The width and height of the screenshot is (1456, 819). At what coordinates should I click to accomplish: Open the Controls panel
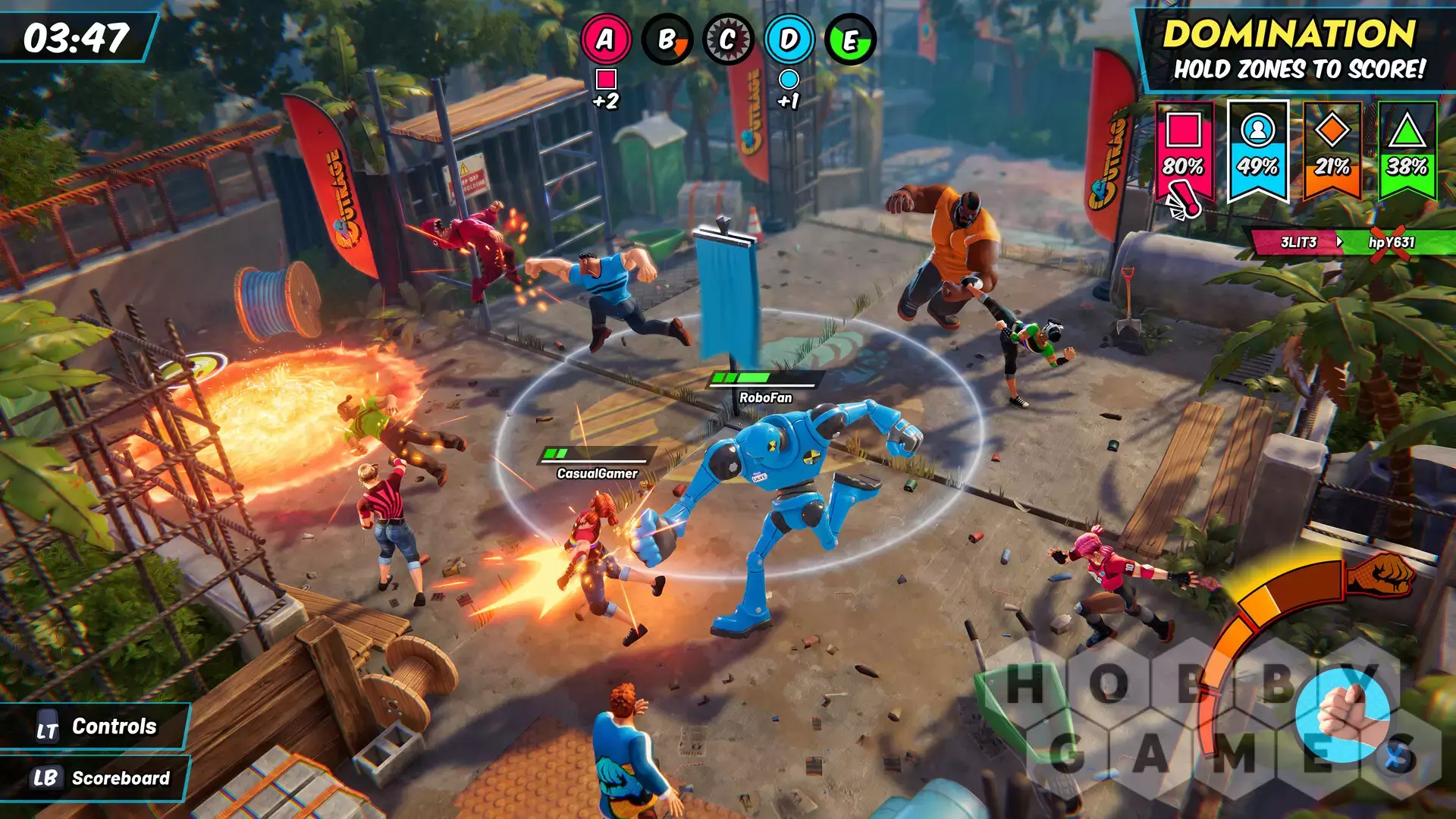point(96,726)
